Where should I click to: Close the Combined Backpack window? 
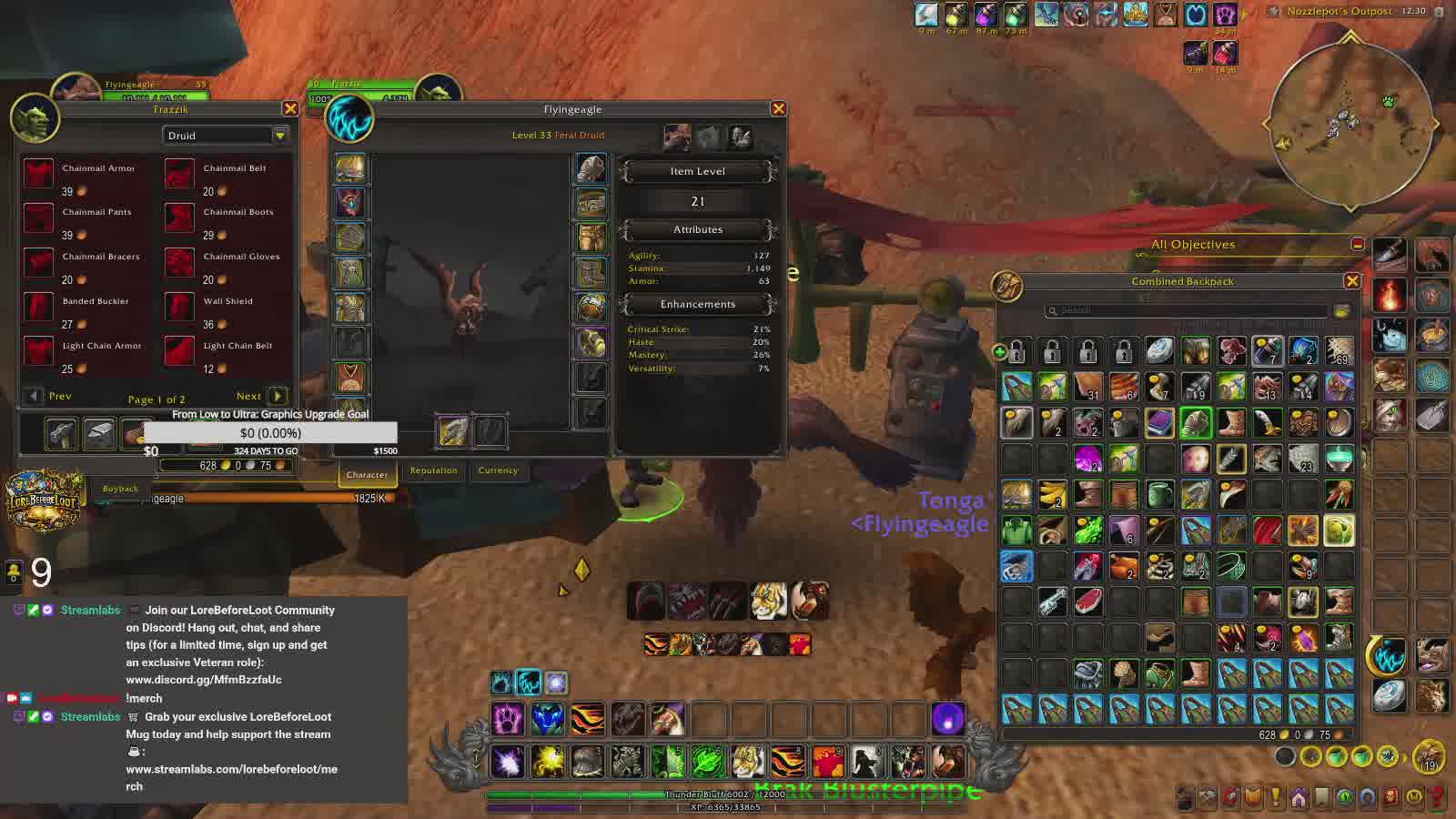point(1352,281)
